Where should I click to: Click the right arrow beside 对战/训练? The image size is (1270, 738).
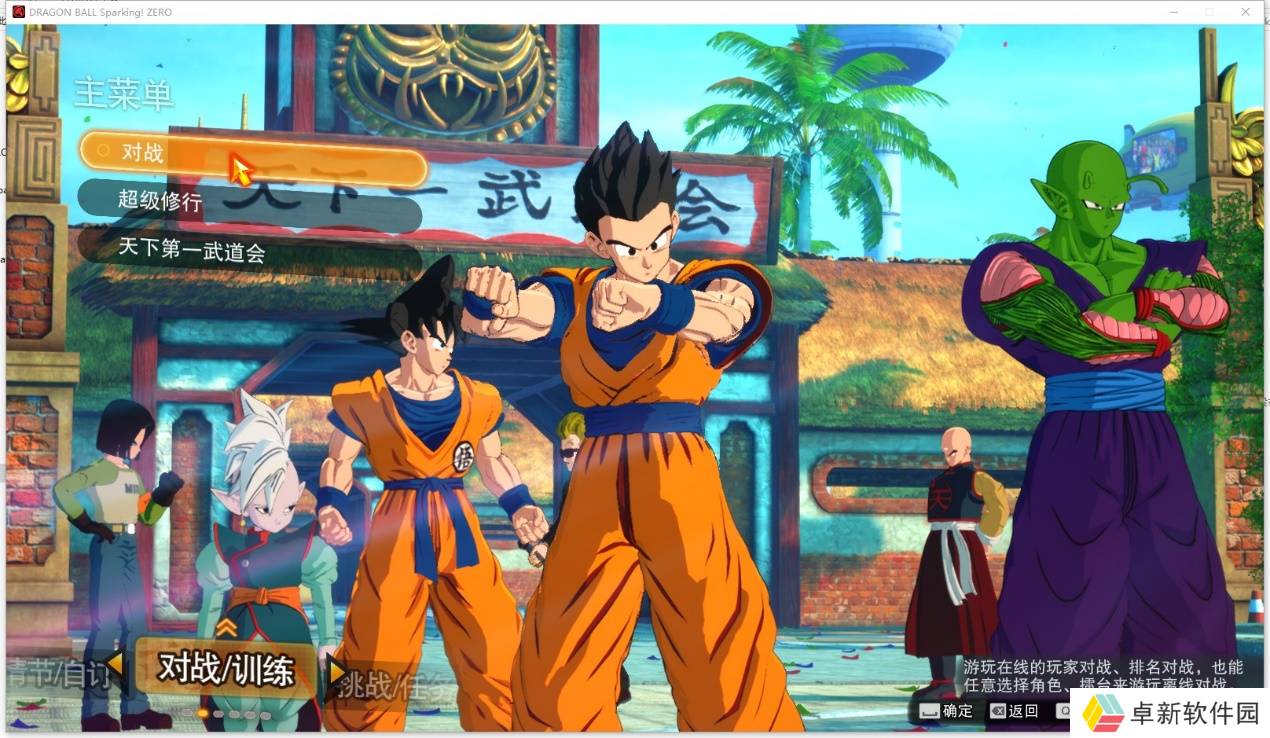pos(337,670)
